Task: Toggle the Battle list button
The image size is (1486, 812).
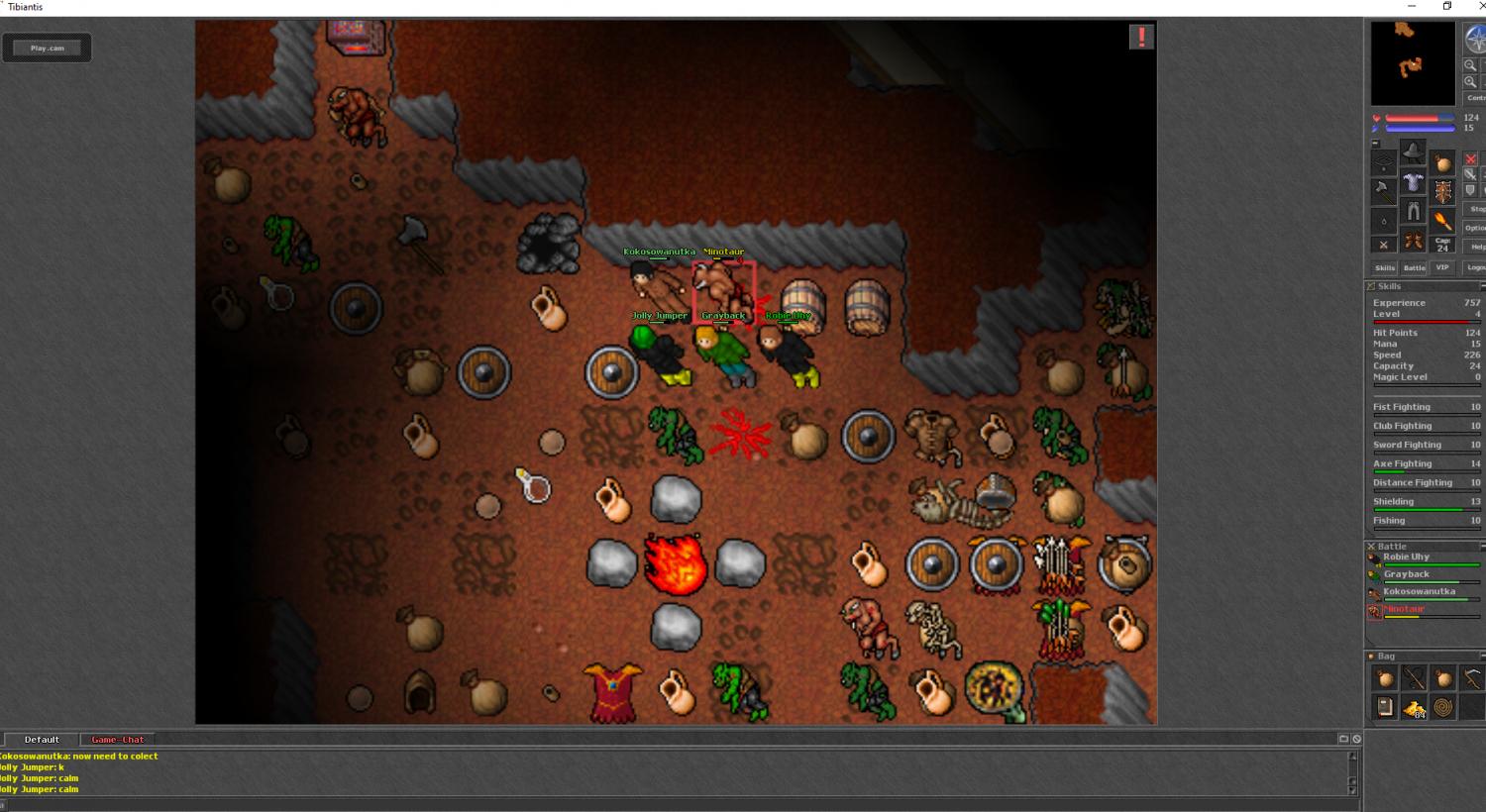Action: pyautogui.click(x=1414, y=267)
